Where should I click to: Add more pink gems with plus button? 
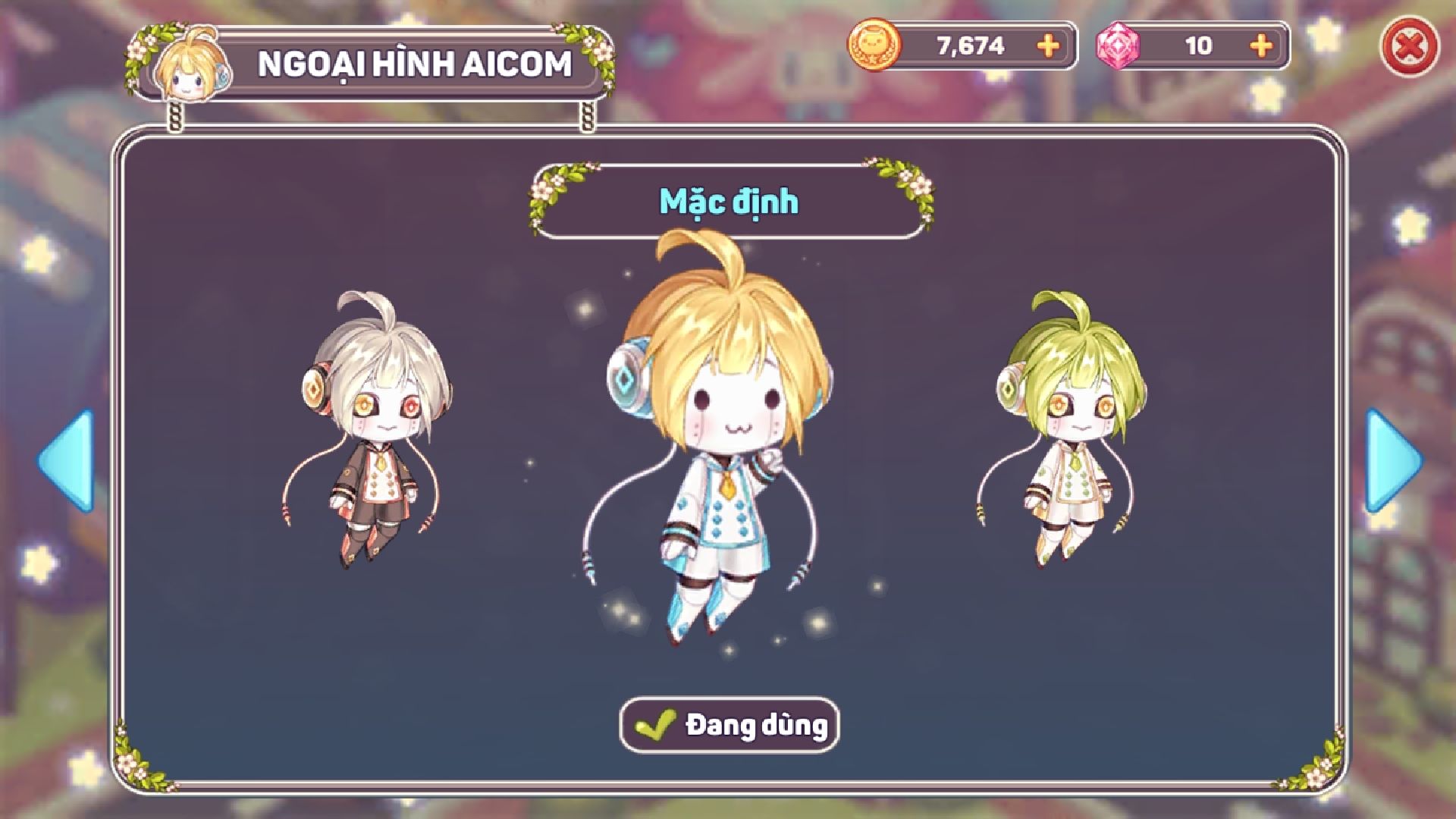coord(1261,46)
